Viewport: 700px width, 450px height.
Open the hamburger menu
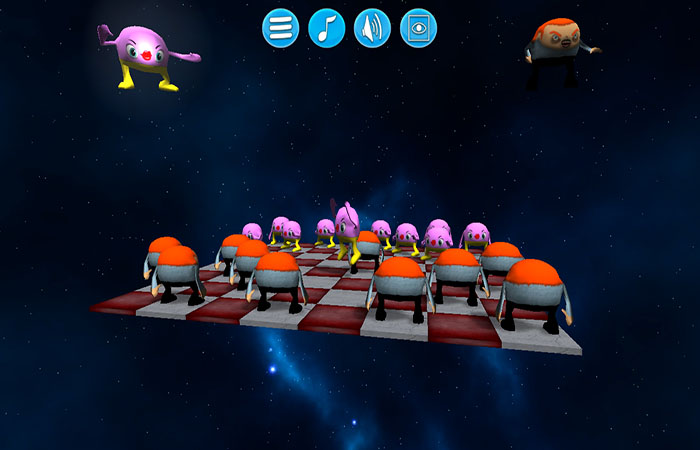point(281,28)
